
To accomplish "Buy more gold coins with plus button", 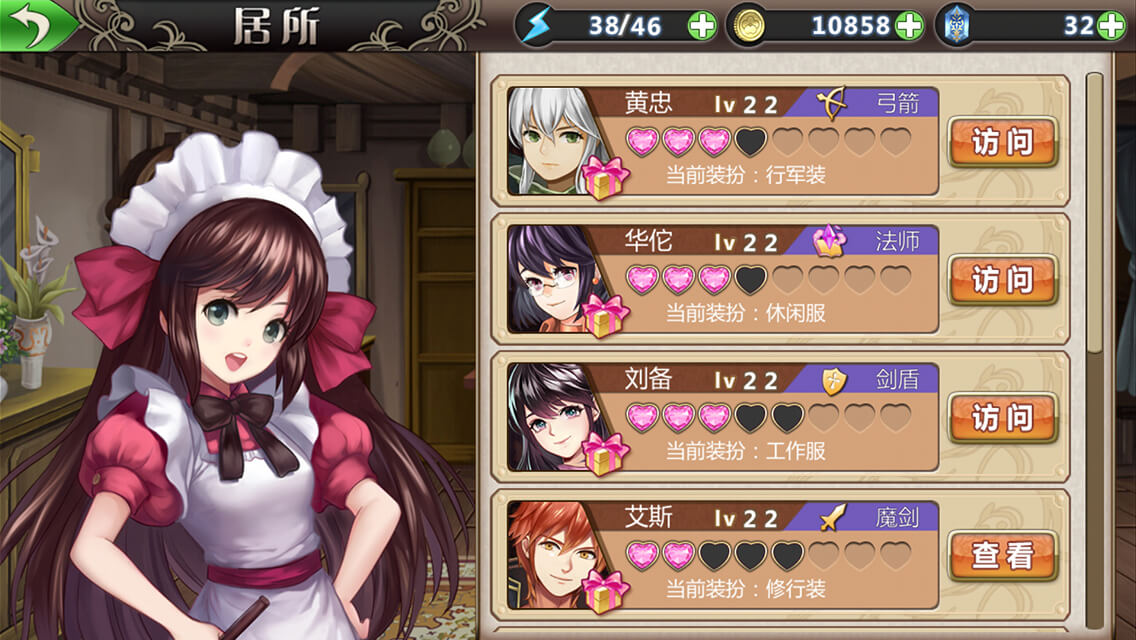I will [909, 26].
